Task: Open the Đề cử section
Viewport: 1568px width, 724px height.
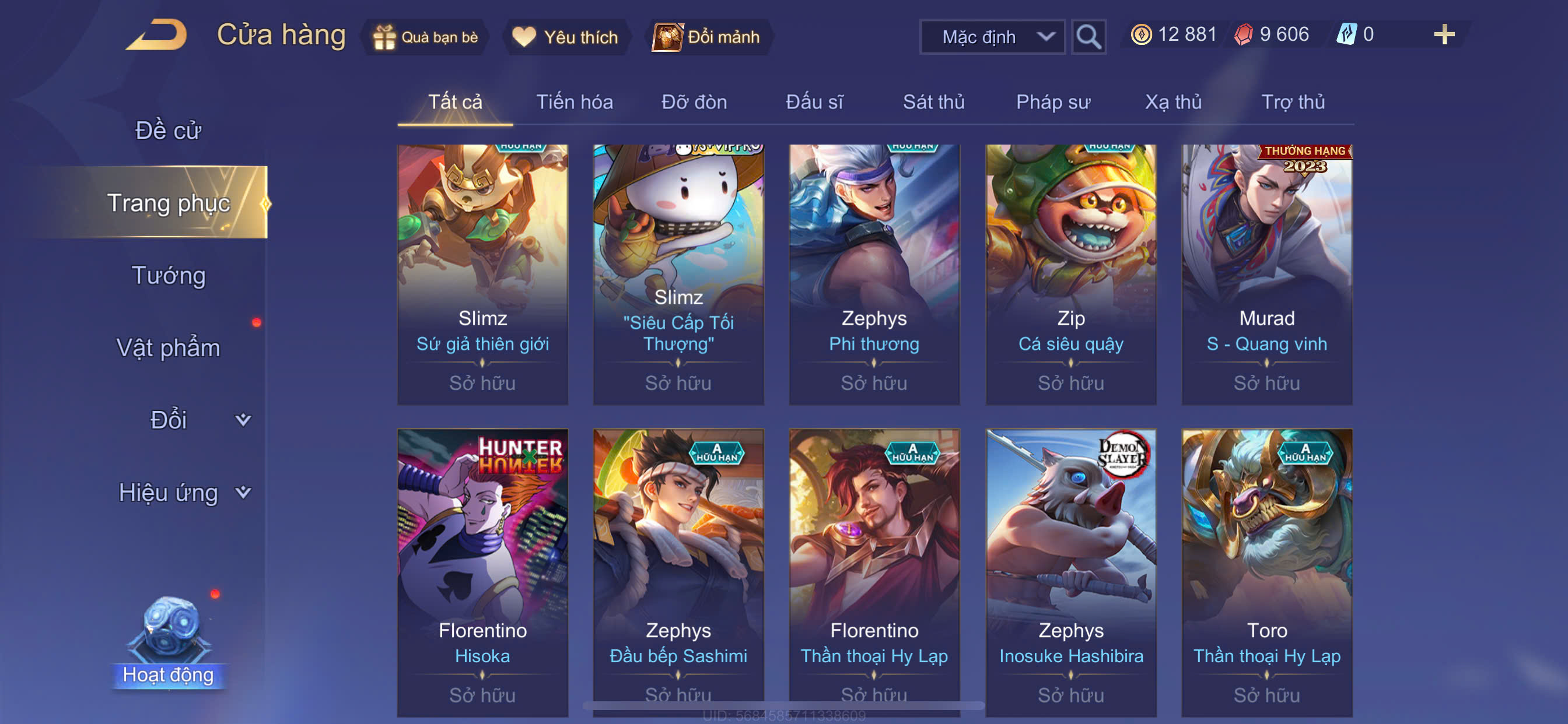Action: [168, 130]
